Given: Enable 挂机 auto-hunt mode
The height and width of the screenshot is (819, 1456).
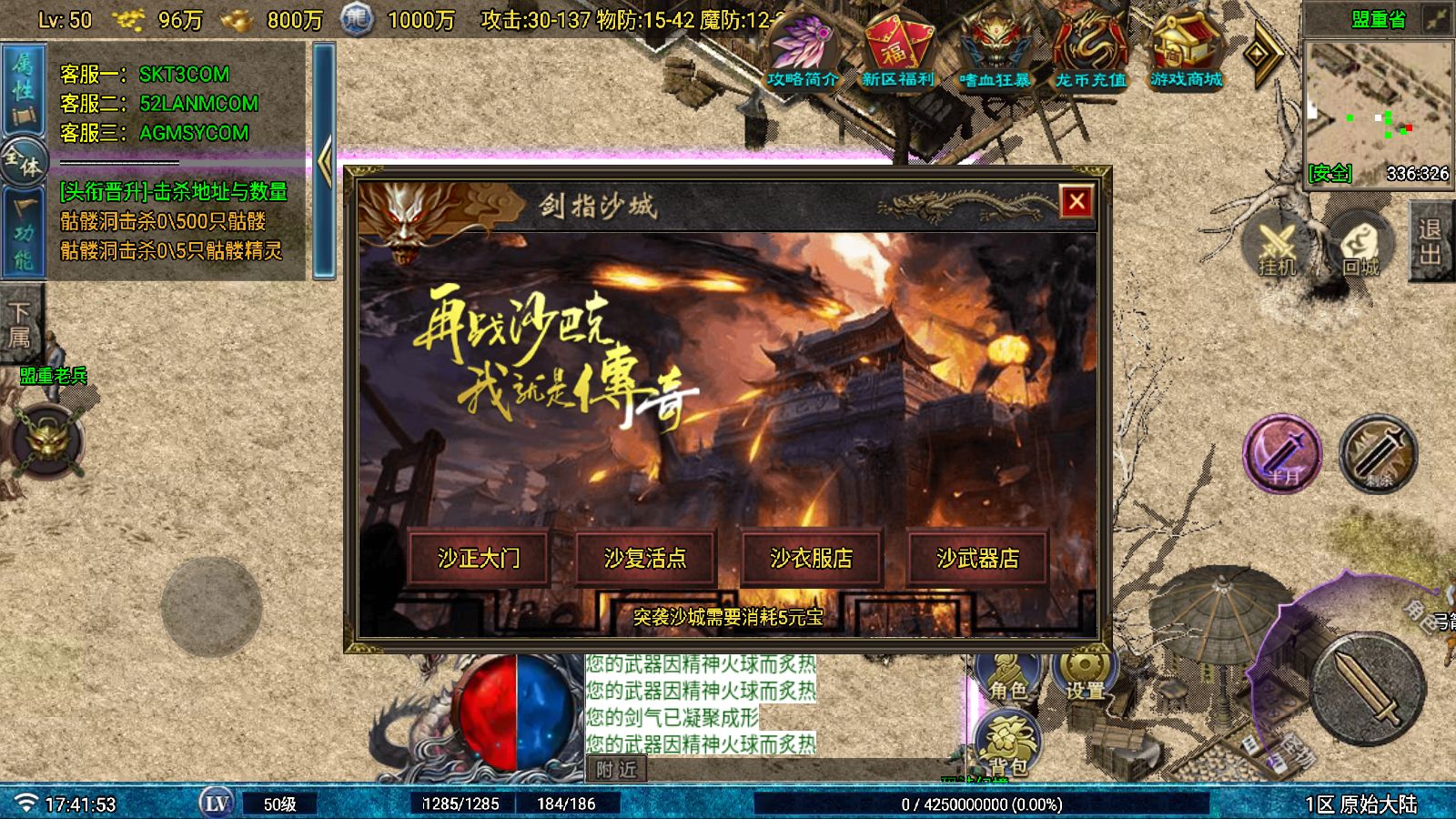Looking at the screenshot, I should tap(1276, 246).
